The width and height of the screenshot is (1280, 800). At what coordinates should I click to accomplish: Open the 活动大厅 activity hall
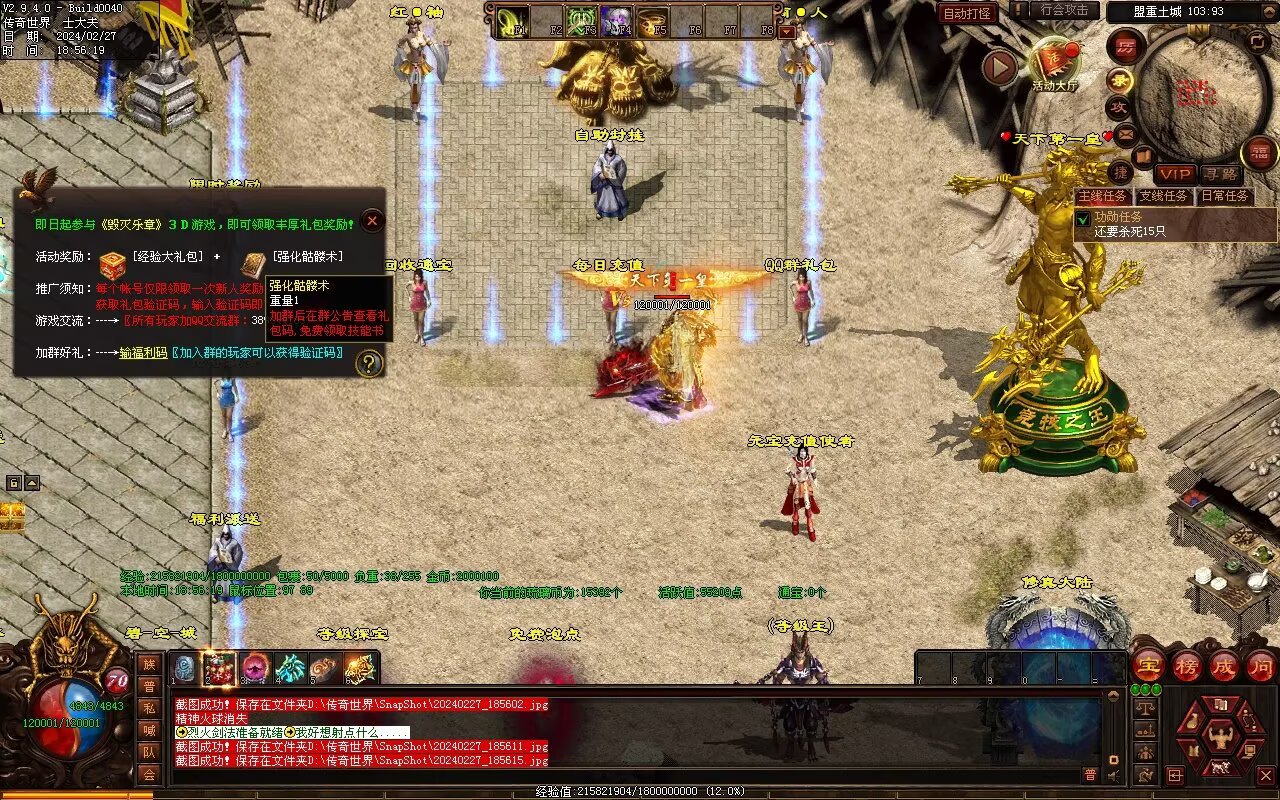click(x=1056, y=62)
